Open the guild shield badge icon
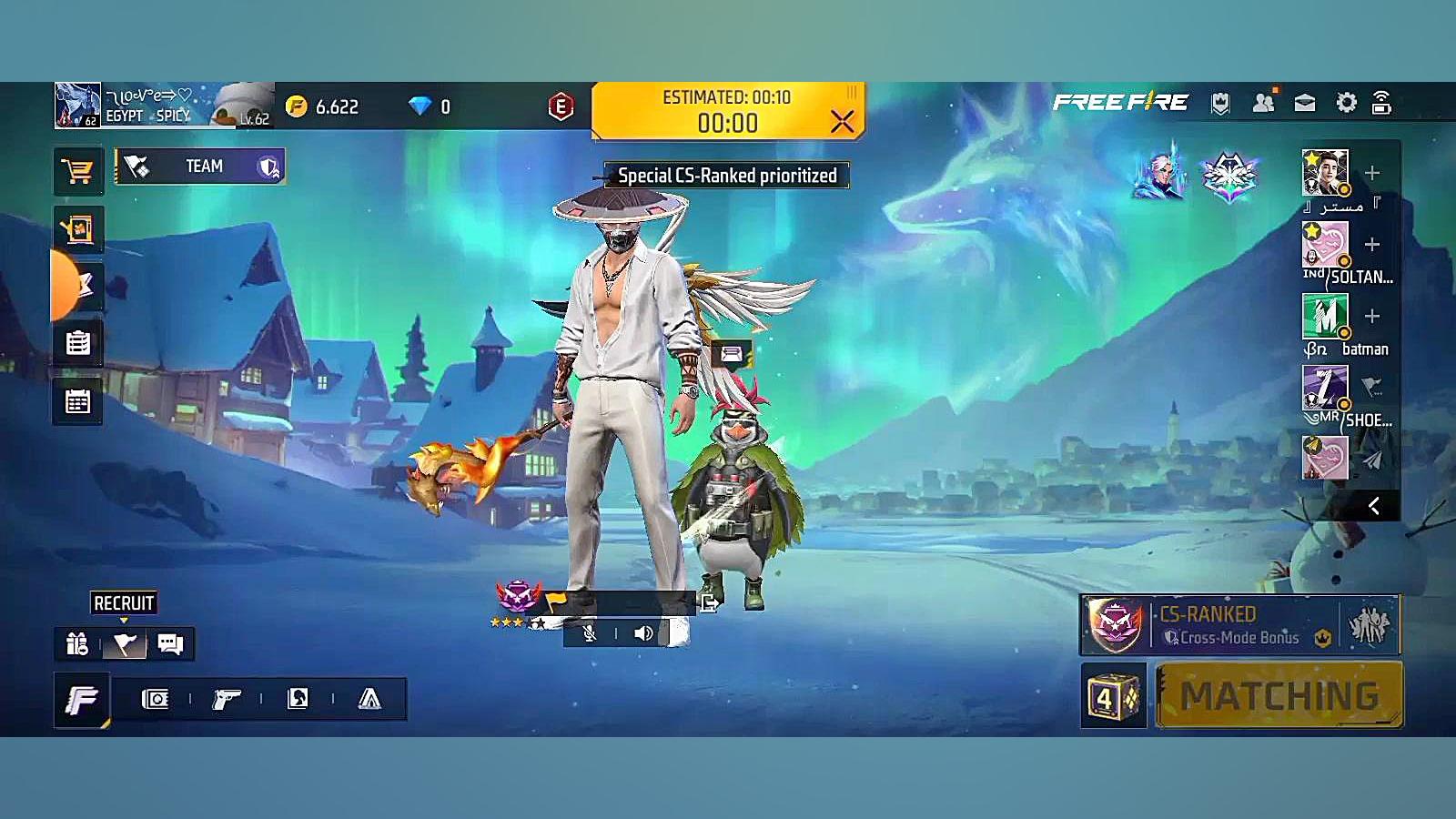The image size is (1456, 819). (1220, 103)
